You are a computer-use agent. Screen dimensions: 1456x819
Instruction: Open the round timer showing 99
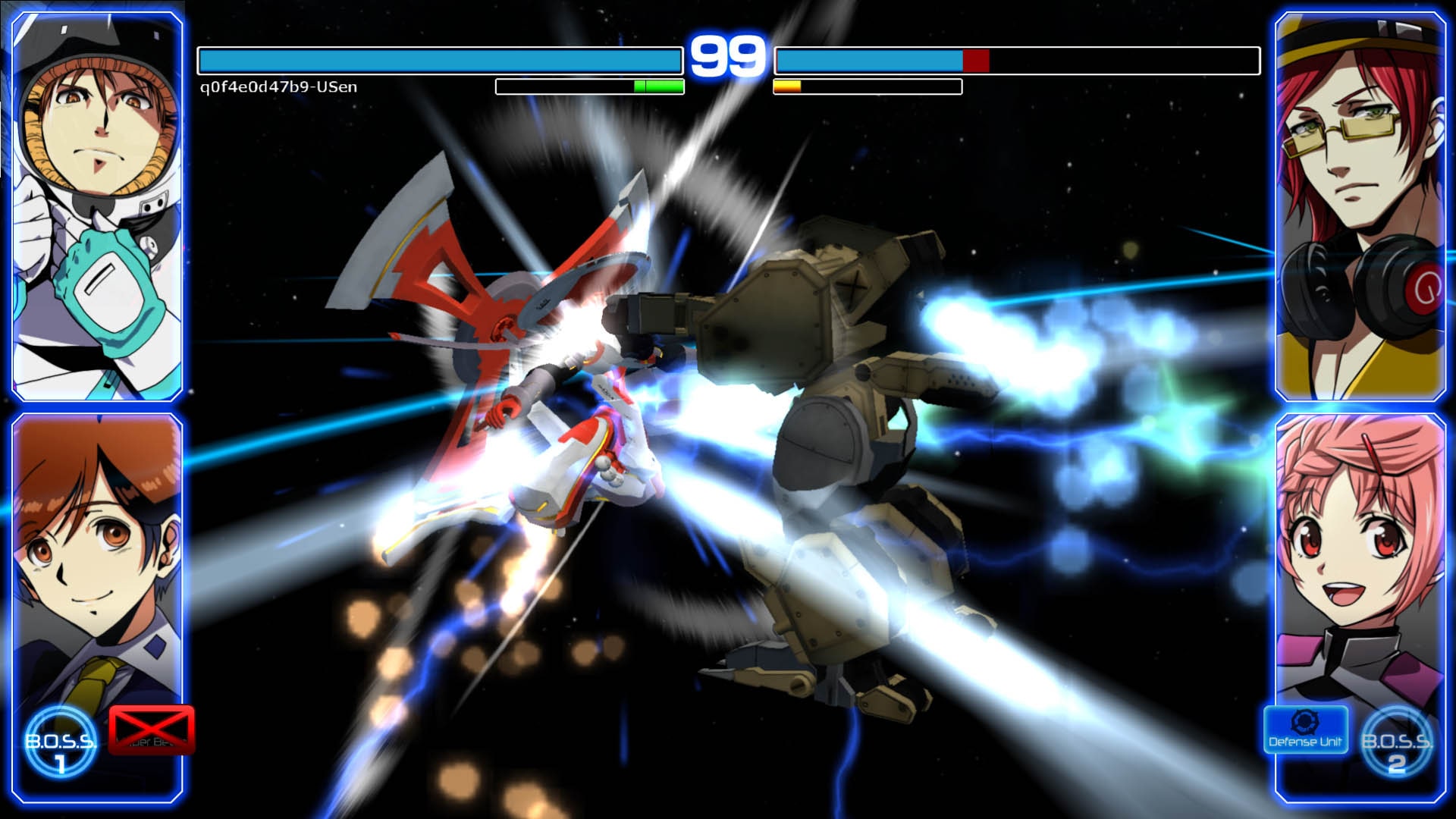[x=726, y=53]
